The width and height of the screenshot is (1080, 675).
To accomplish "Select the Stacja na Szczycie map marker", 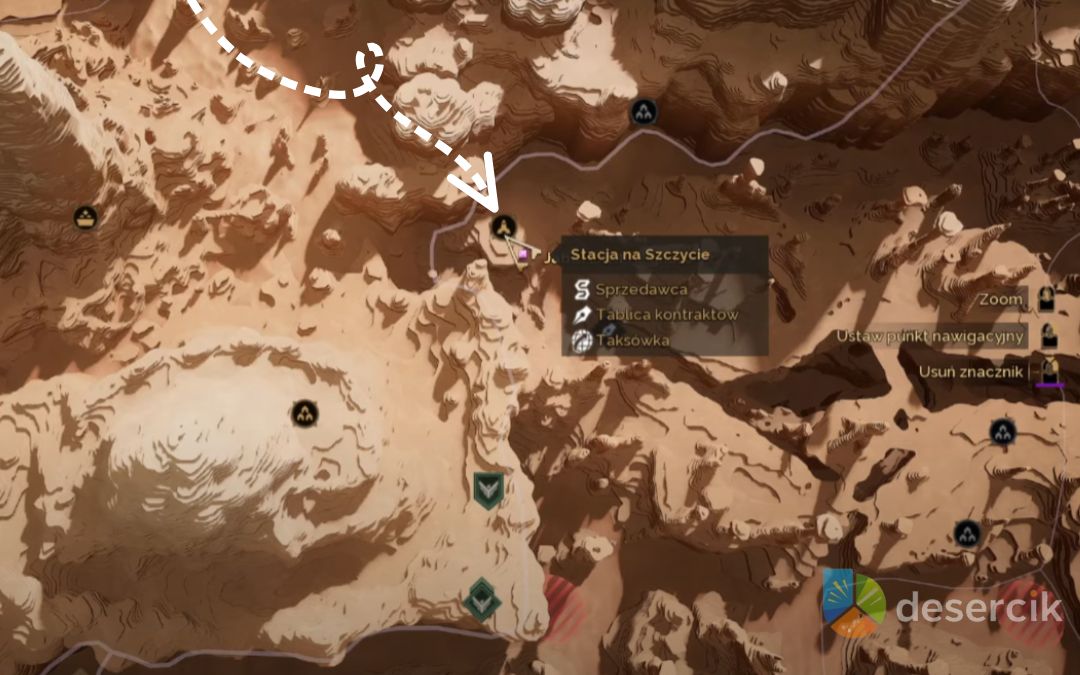I will tap(504, 227).
